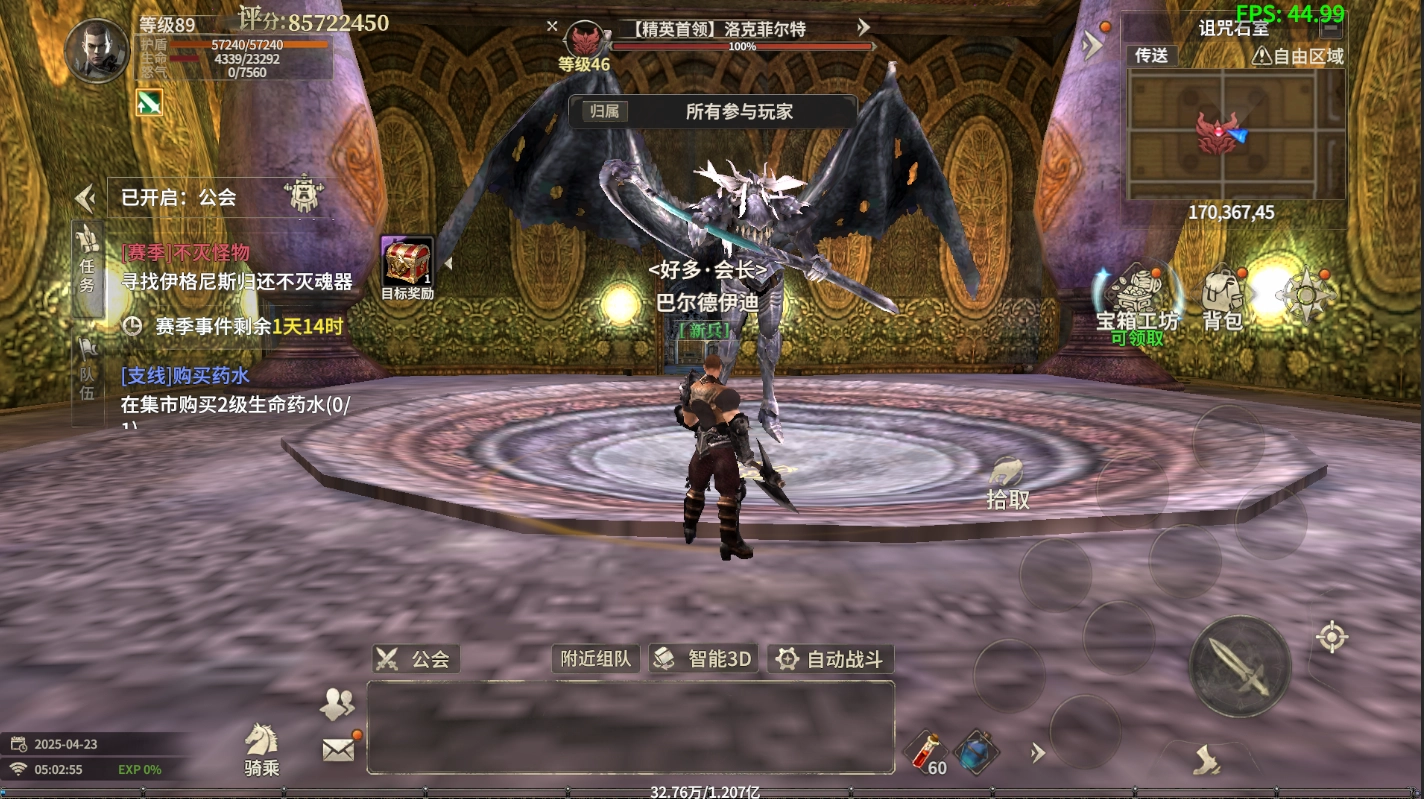Open 附近组队 nearby team finder
The height and width of the screenshot is (799, 1424).
point(595,659)
